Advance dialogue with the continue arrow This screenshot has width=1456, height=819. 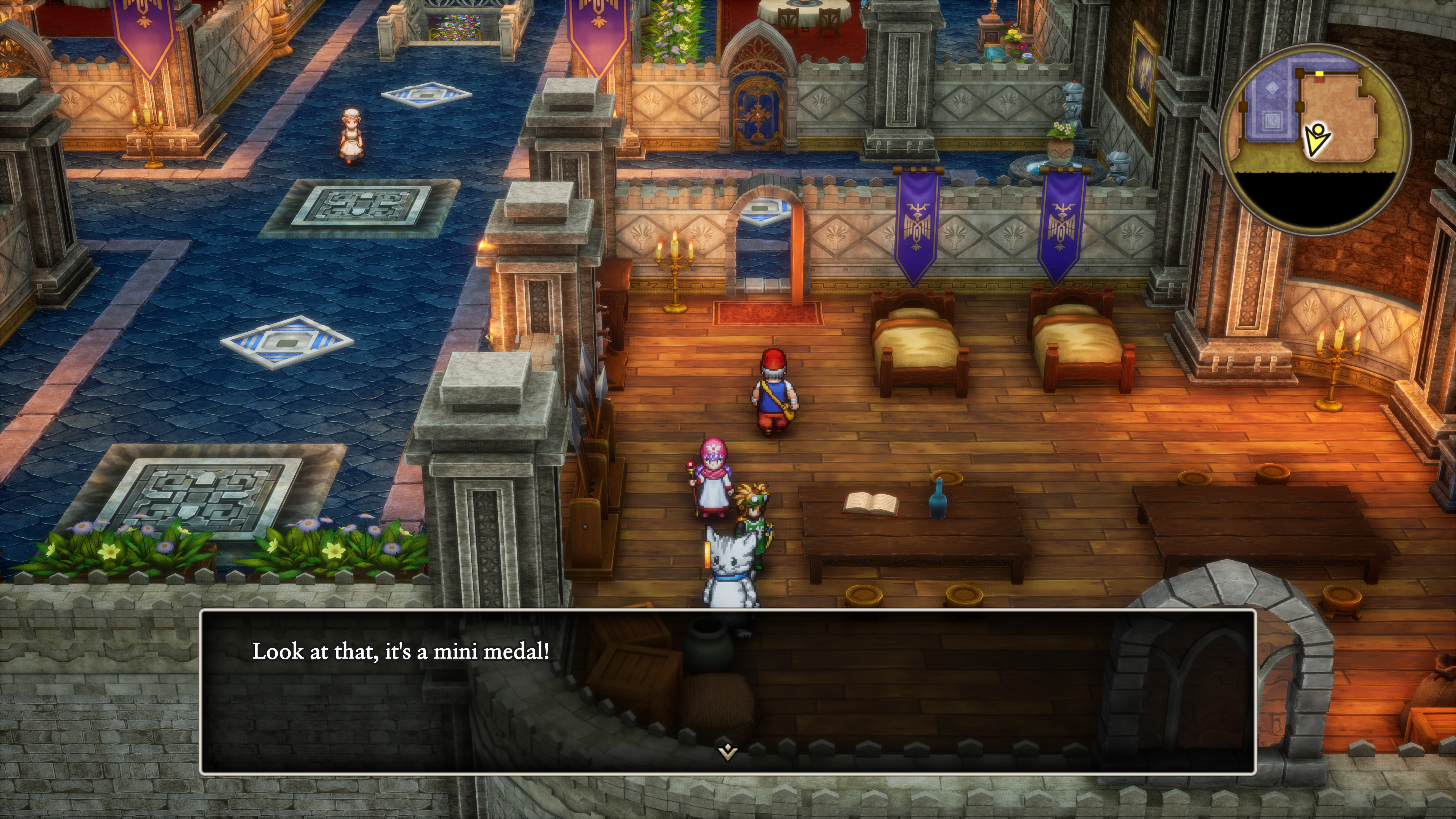tap(728, 752)
